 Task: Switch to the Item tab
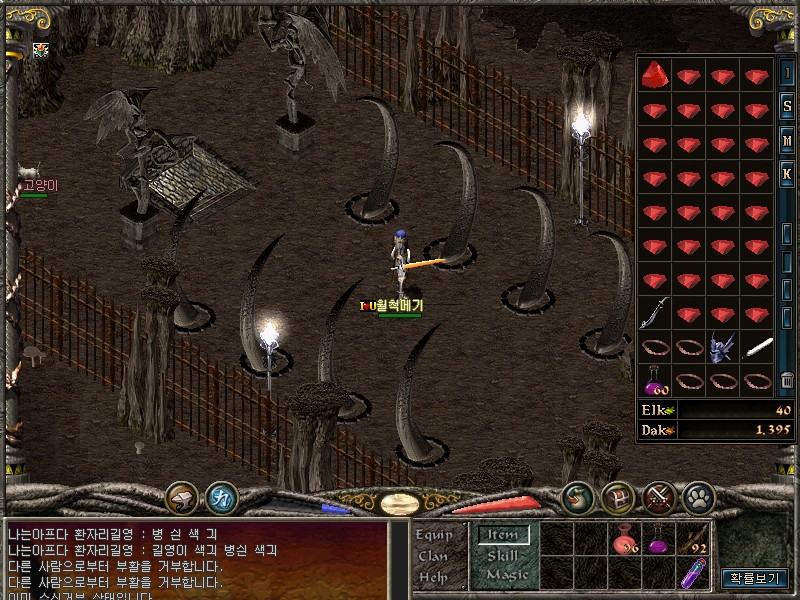[503, 535]
